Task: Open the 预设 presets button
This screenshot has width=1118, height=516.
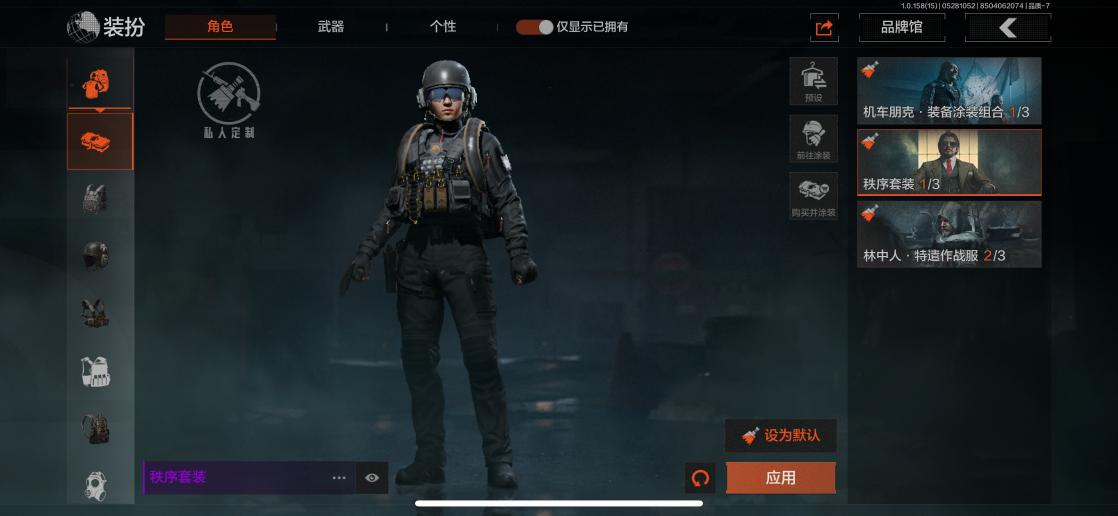Action: tap(813, 81)
